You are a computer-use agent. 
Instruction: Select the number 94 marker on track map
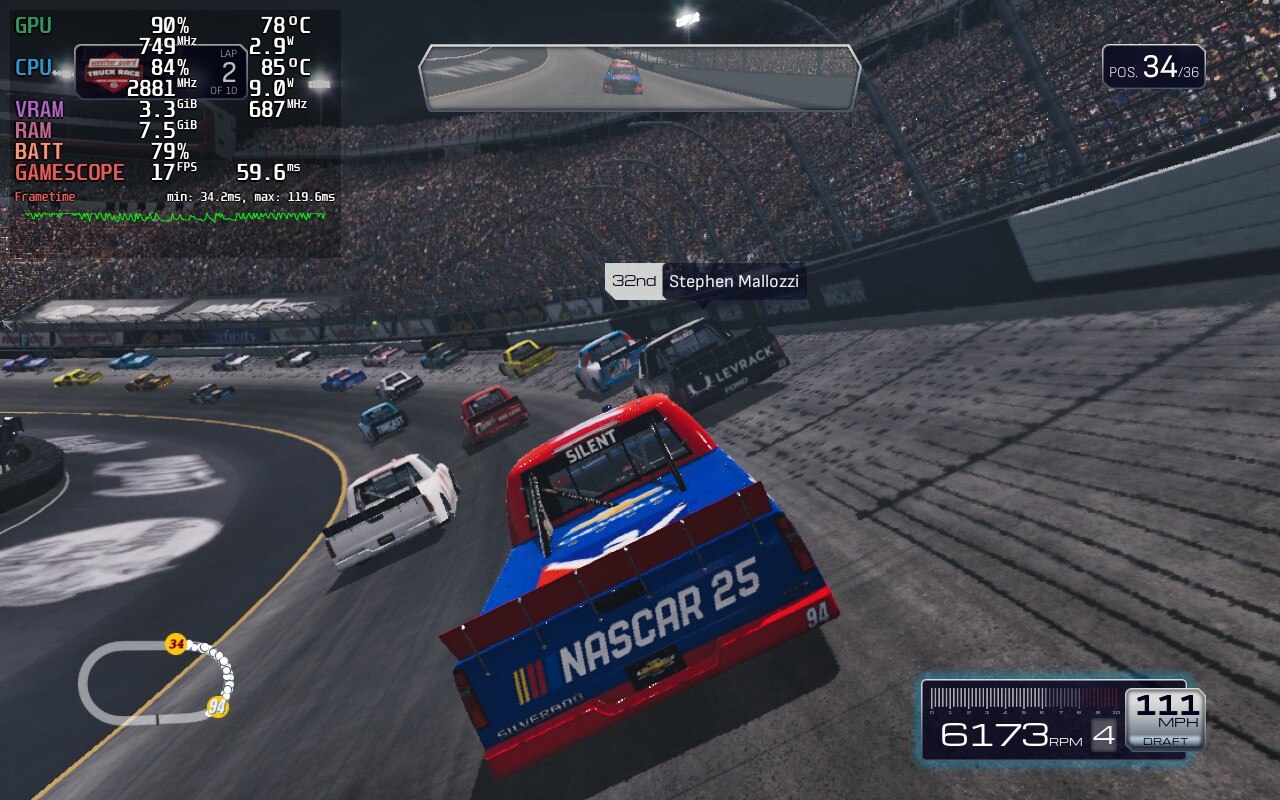tap(217, 707)
